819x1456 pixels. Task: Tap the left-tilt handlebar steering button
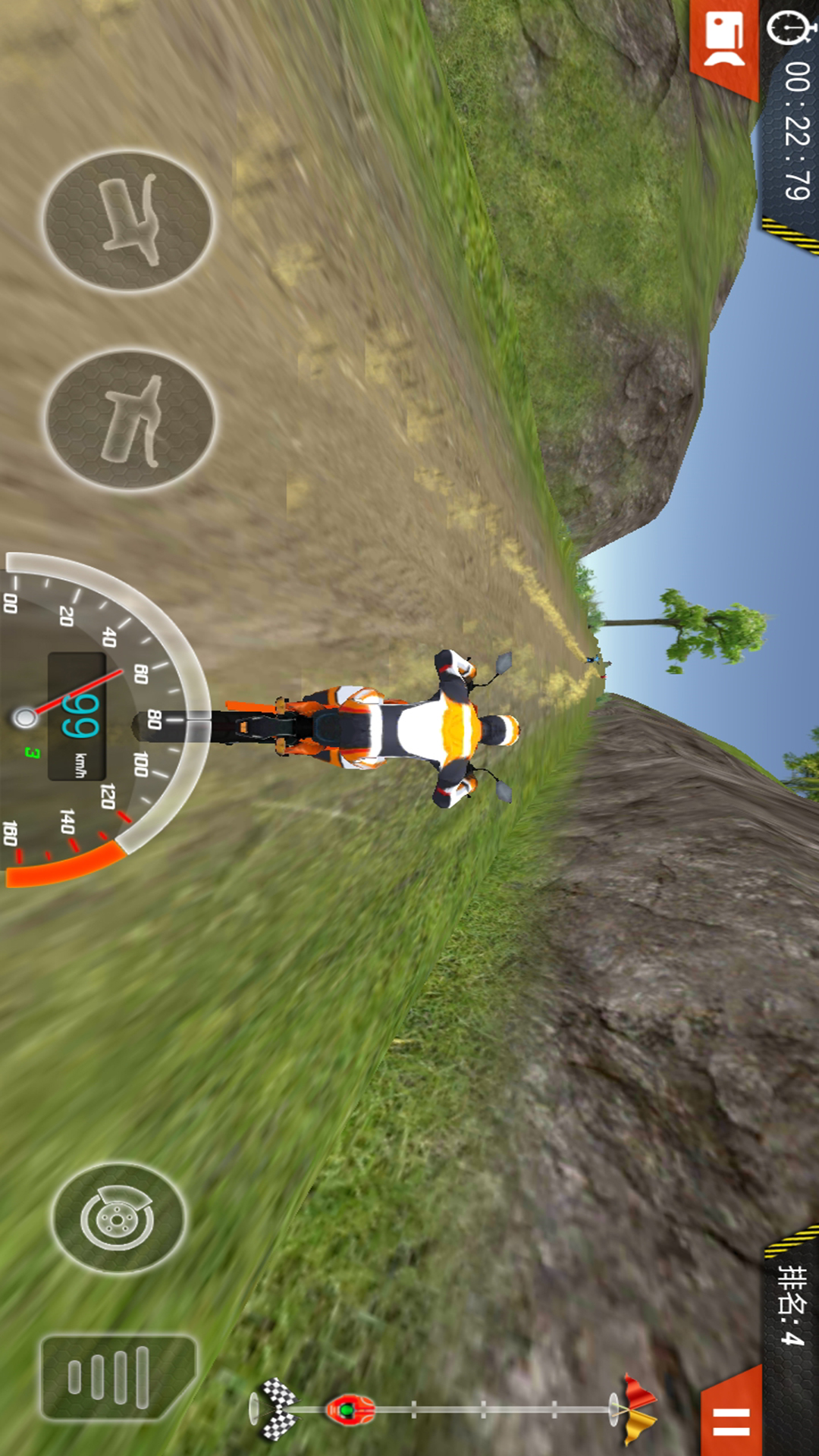tap(128, 221)
